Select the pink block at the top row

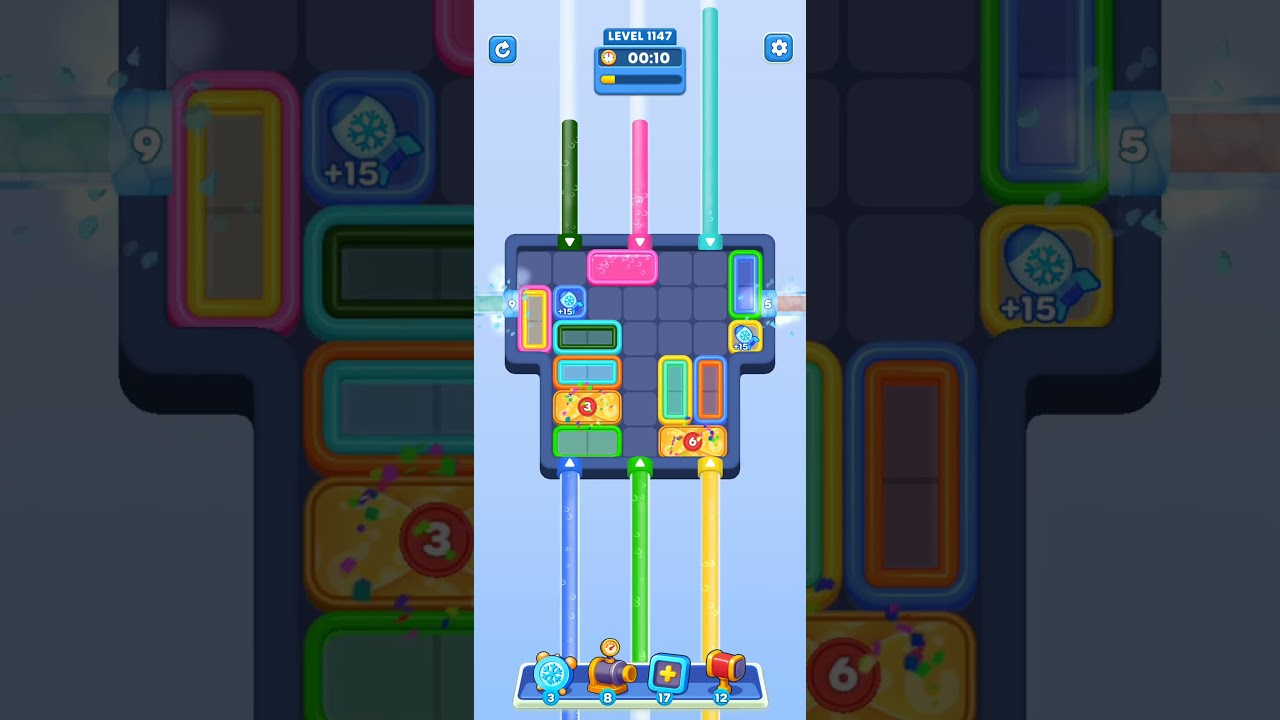623,266
